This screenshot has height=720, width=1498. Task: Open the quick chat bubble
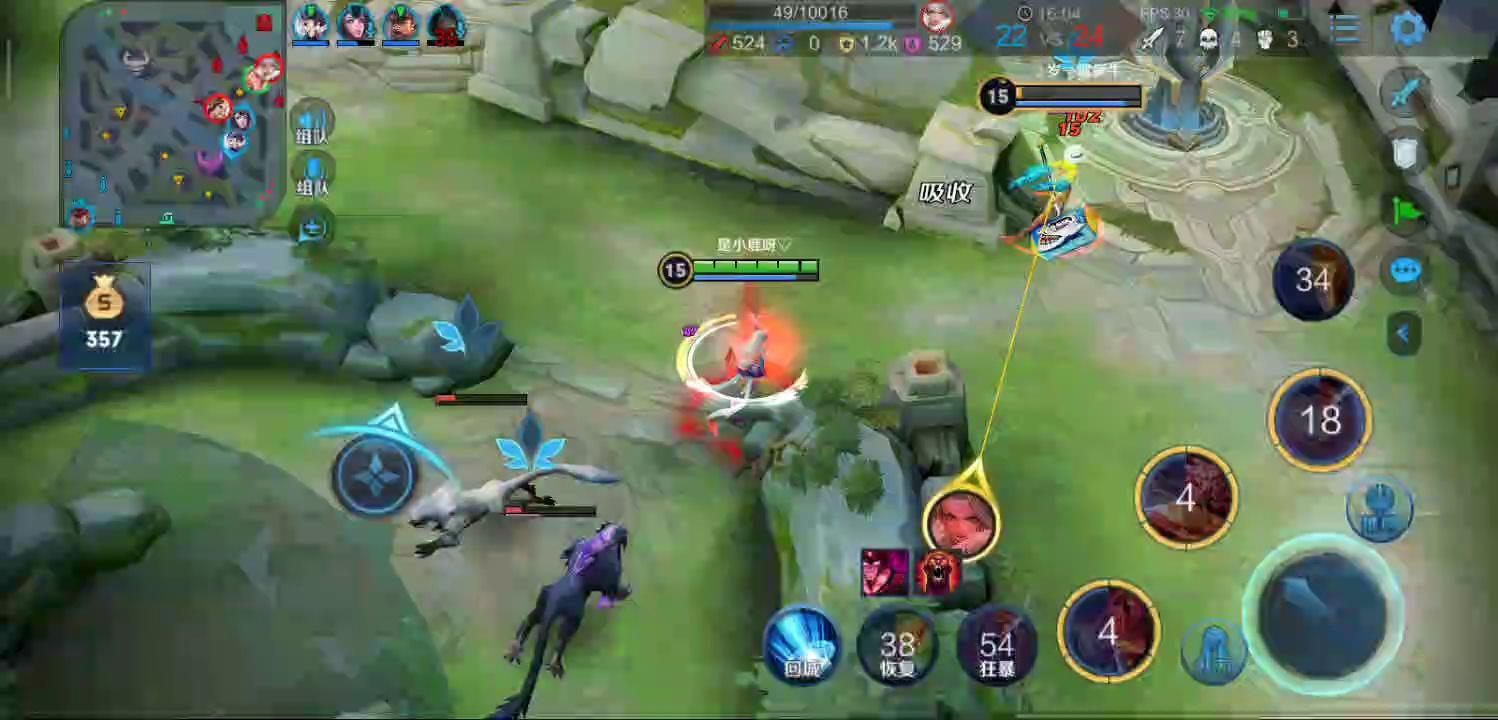point(1405,271)
